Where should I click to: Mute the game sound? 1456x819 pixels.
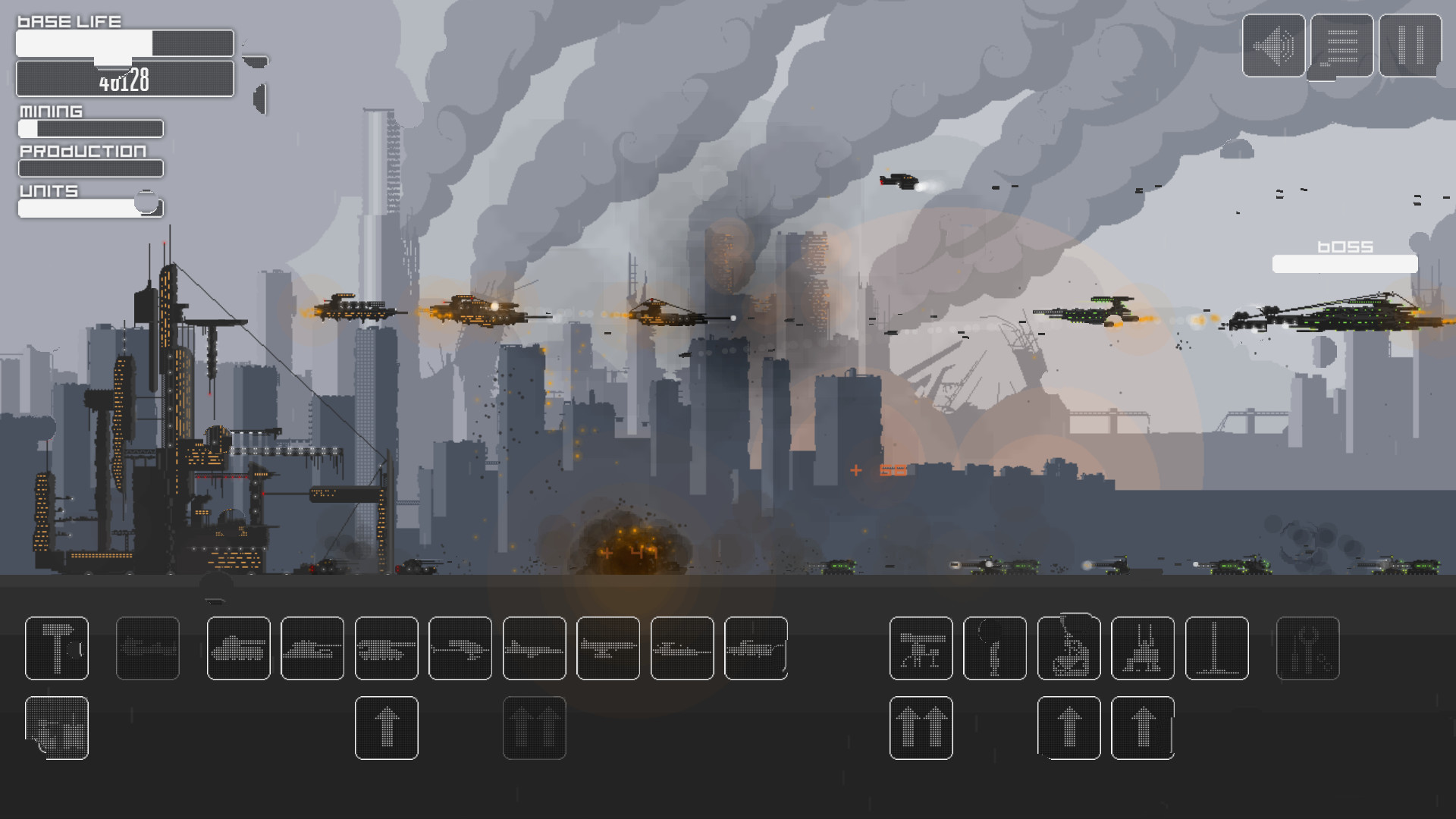tap(1273, 45)
